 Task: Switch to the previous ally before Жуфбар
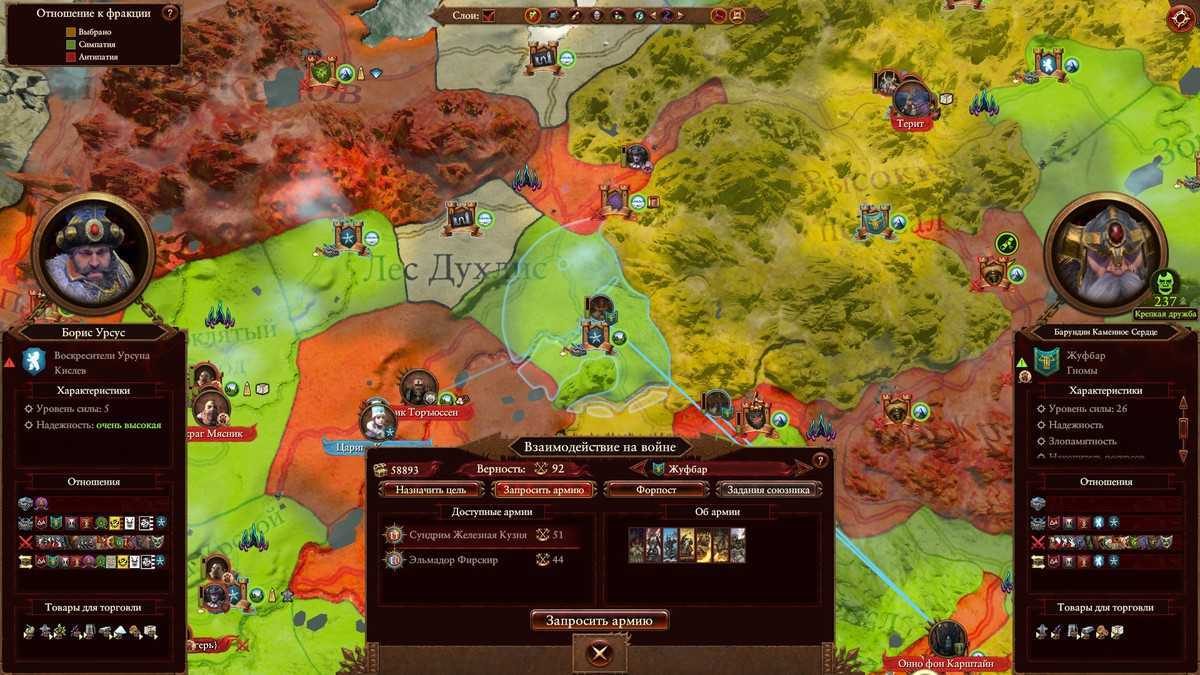[x=634, y=468]
